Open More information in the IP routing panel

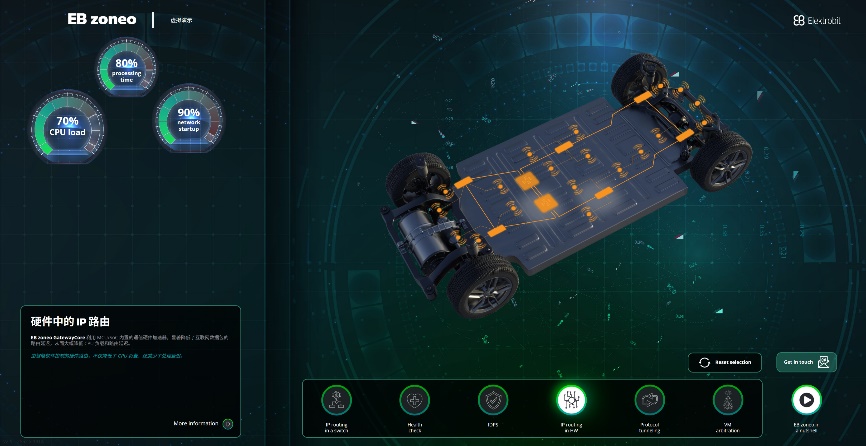click(203, 424)
